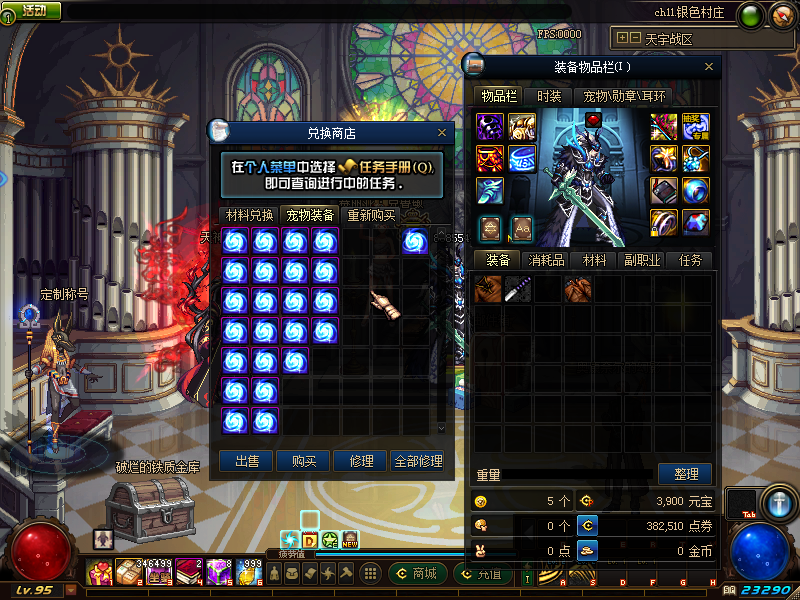Show the 任务 quest items category
This screenshot has width=800, height=600.
tap(690, 260)
